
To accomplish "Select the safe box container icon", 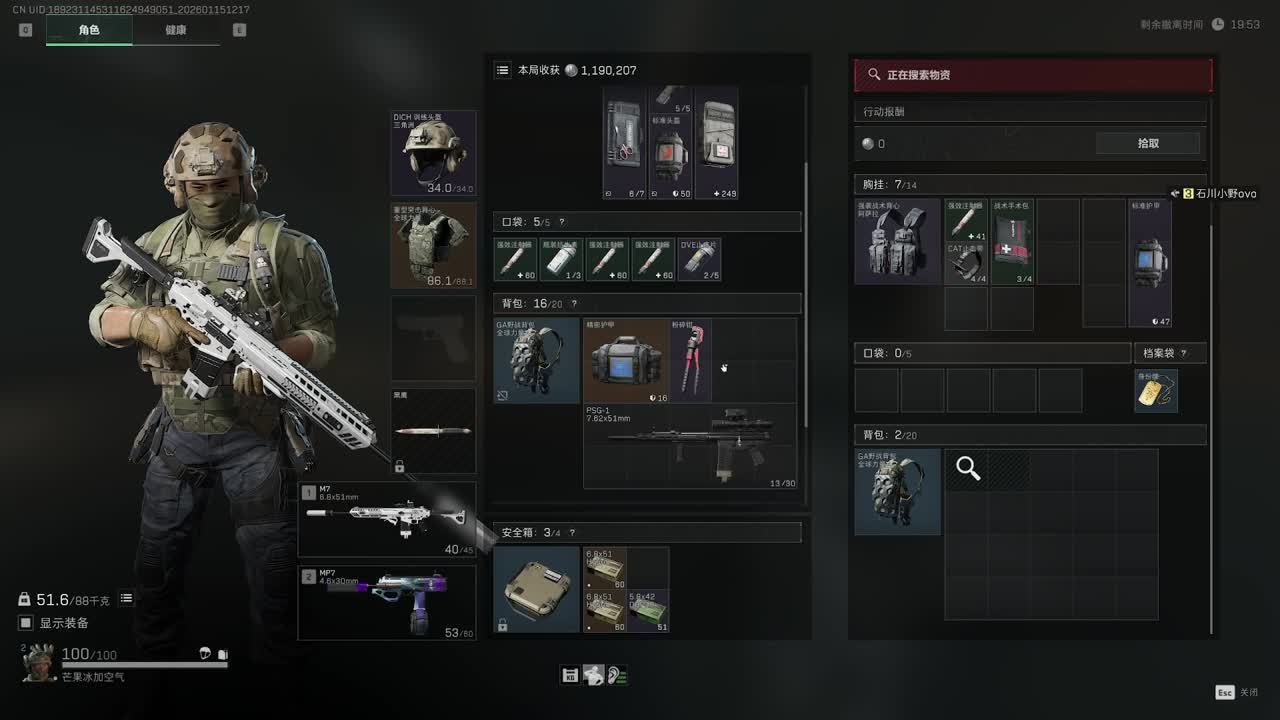I will 537,589.
